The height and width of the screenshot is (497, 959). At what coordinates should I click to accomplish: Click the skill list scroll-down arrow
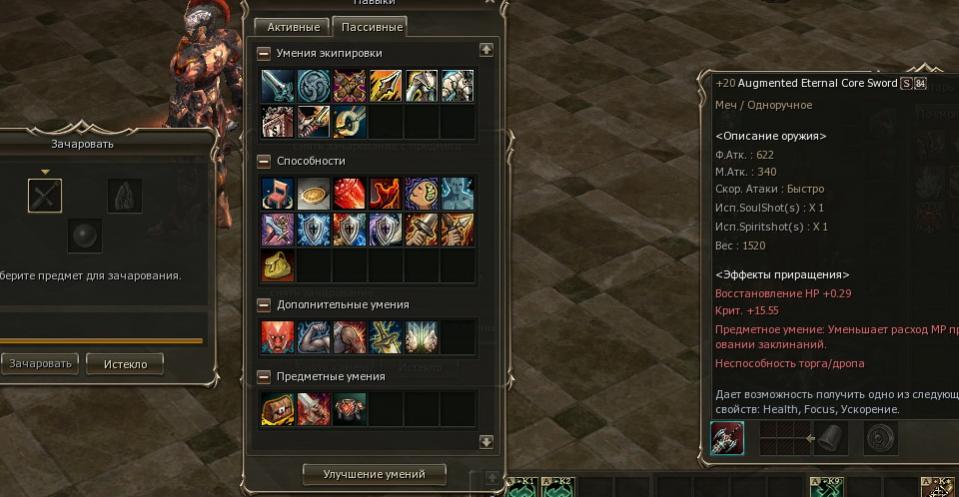[486, 441]
